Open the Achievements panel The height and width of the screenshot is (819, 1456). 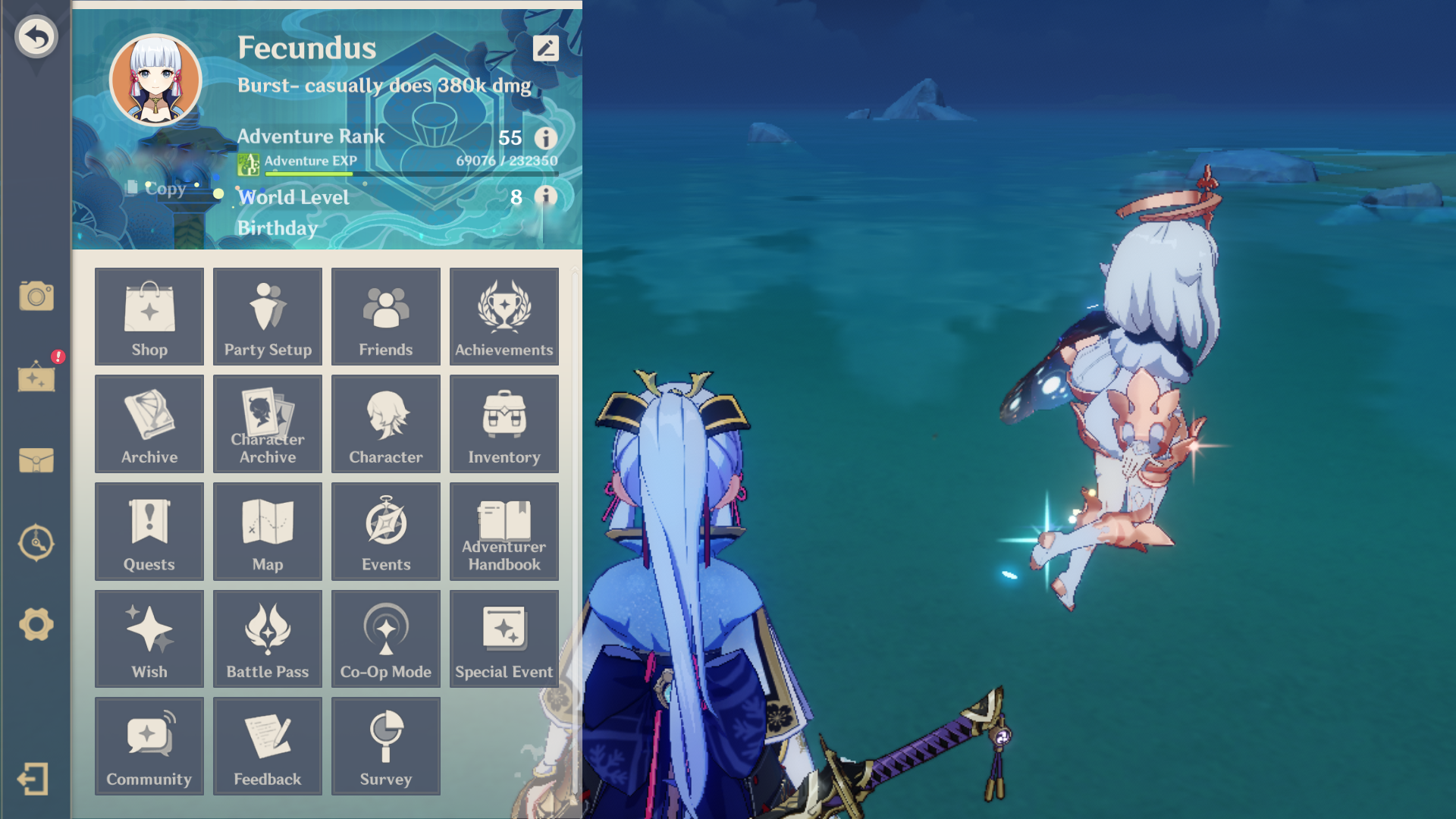click(x=504, y=316)
